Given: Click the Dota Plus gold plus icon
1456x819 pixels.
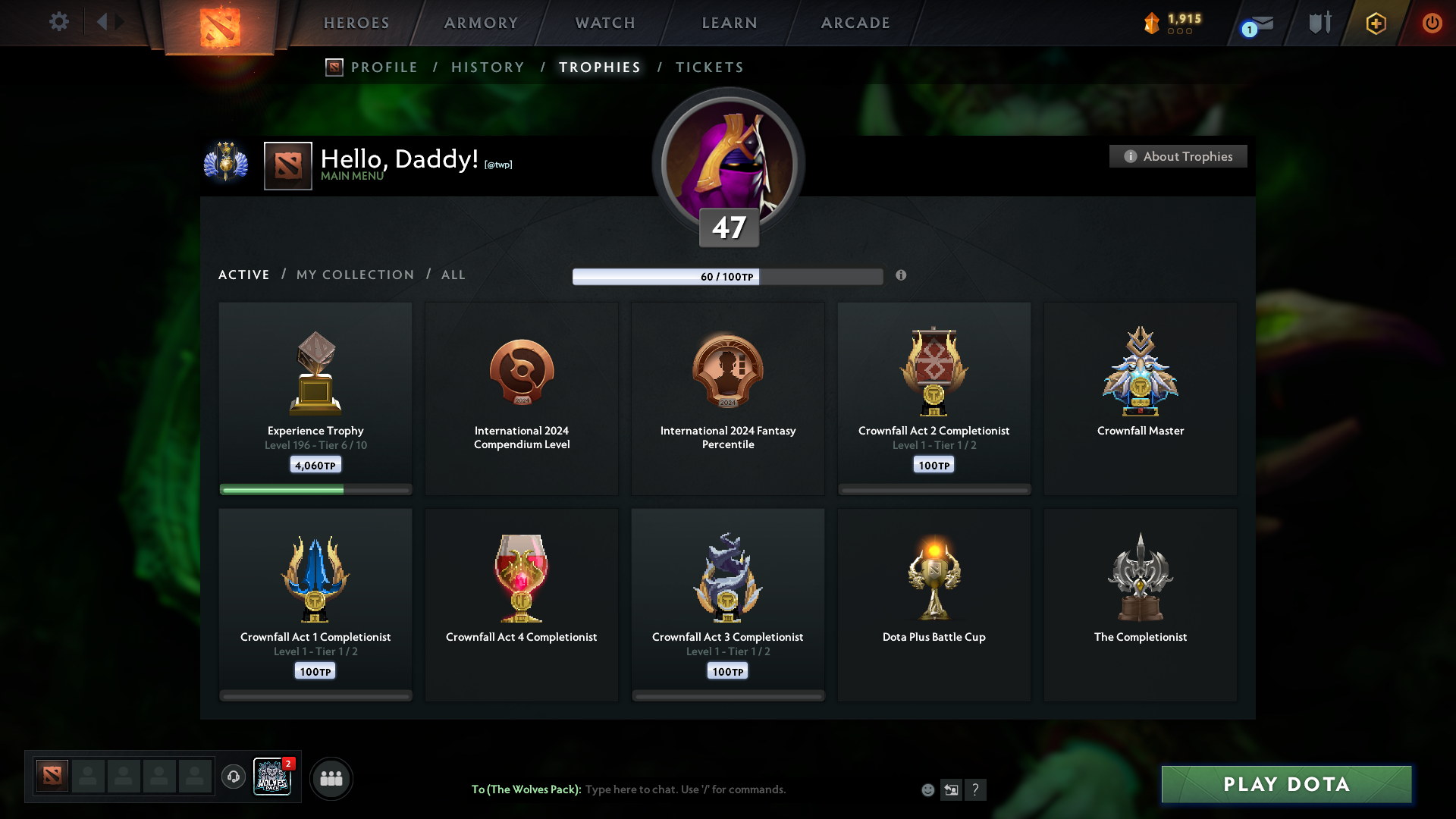Looking at the screenshot, I should (1375, 23).
